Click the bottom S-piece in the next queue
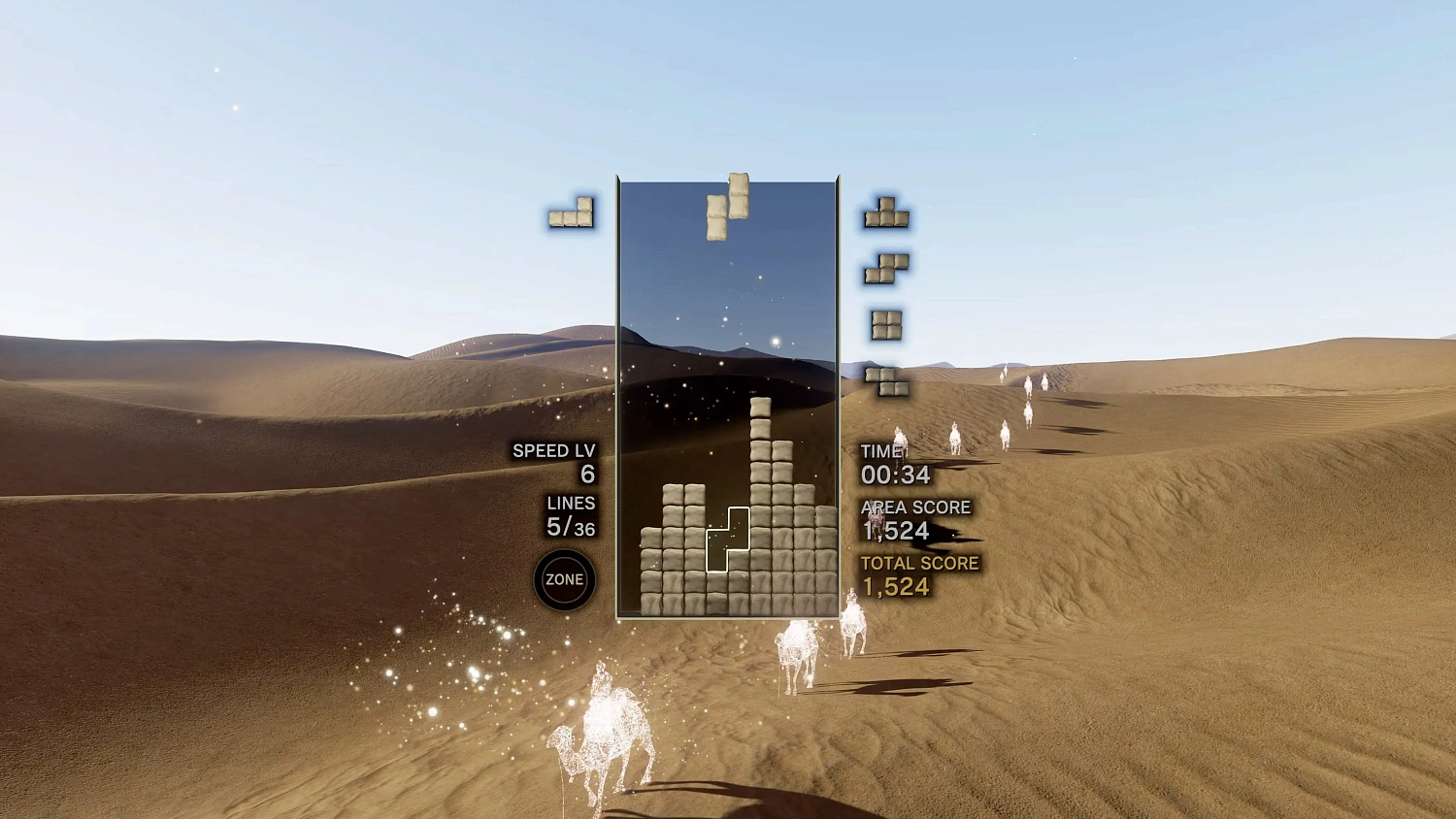Viewport: 1456px width, 819px height. [886, 380]
